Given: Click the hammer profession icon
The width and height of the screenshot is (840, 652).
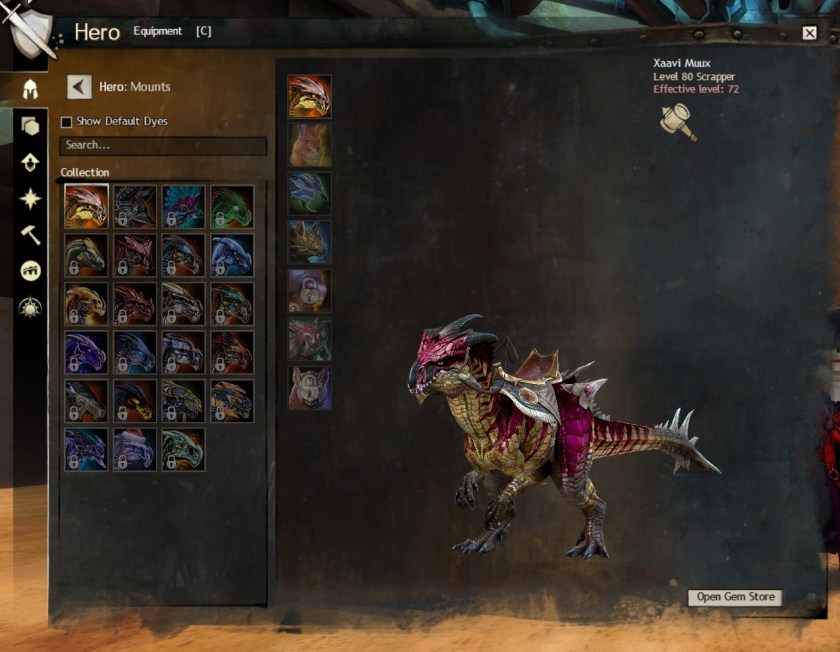Looking at the screenshot, I should click(x=678, y=122).
